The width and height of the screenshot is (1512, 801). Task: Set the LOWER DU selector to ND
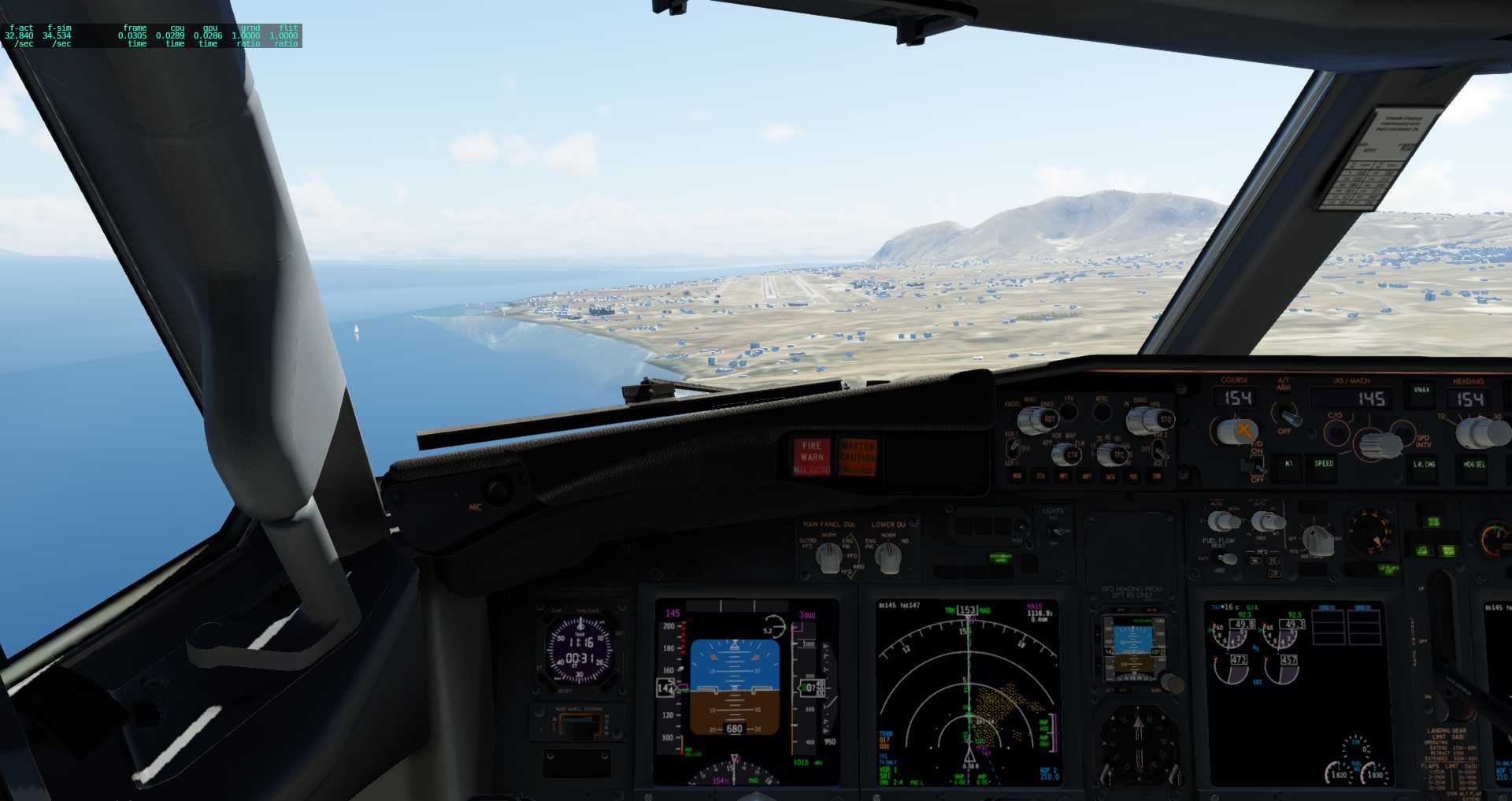[890, 559]
